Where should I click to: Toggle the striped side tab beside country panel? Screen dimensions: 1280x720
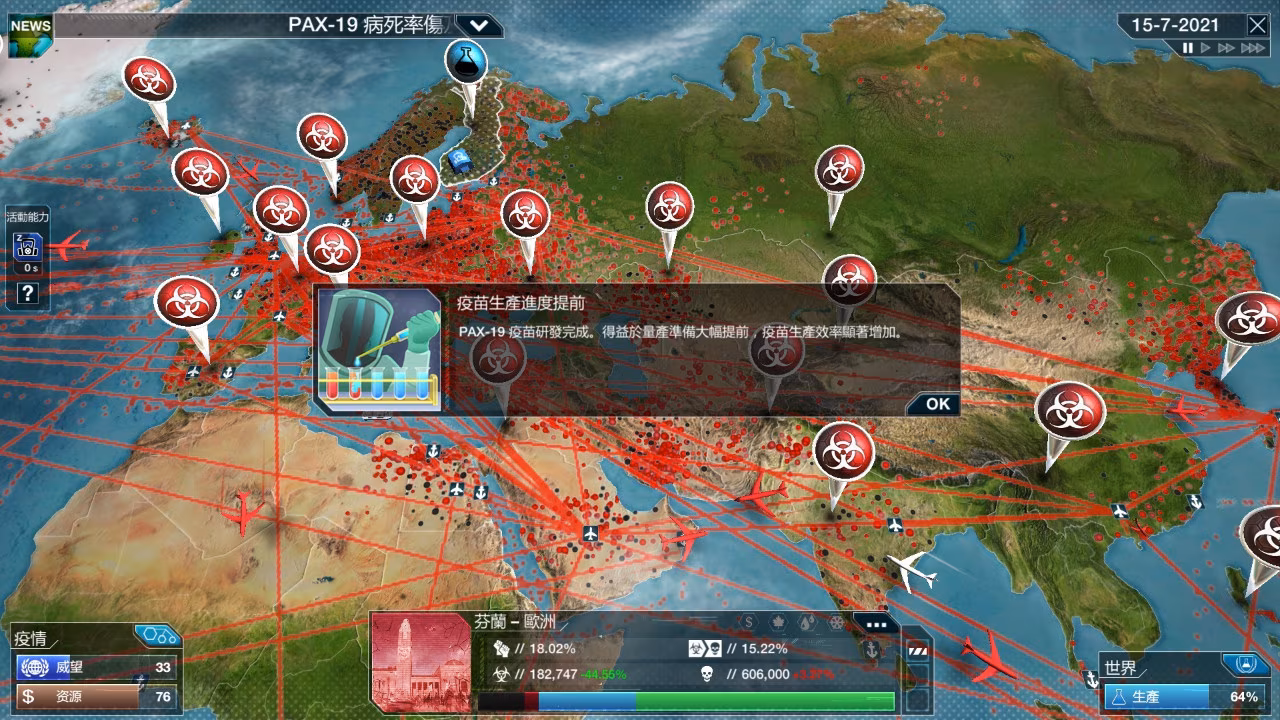pyautogui.click(x=916, y=650)
